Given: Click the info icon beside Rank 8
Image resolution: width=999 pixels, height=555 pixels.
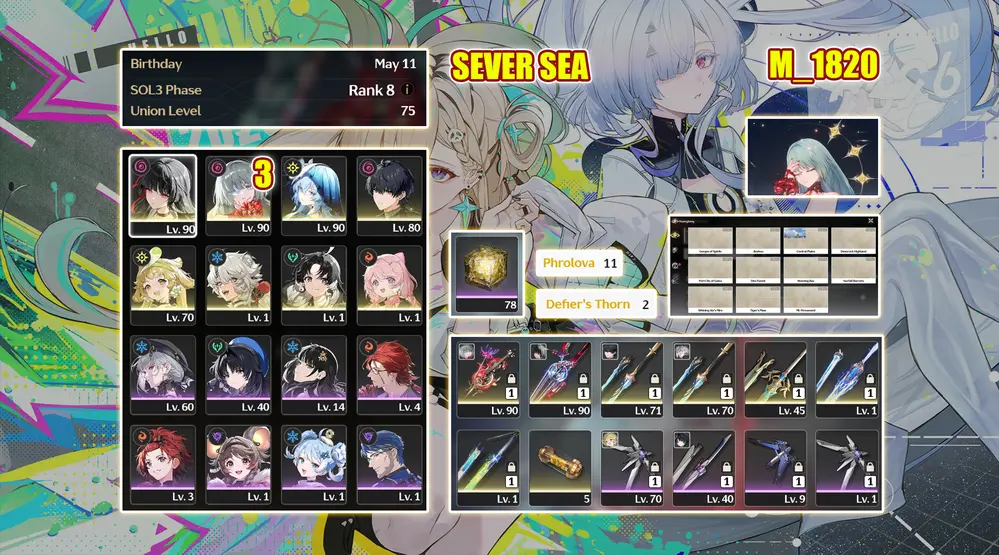Looking at the screenshot, I should pyautogui.click(x=407, y=90).
